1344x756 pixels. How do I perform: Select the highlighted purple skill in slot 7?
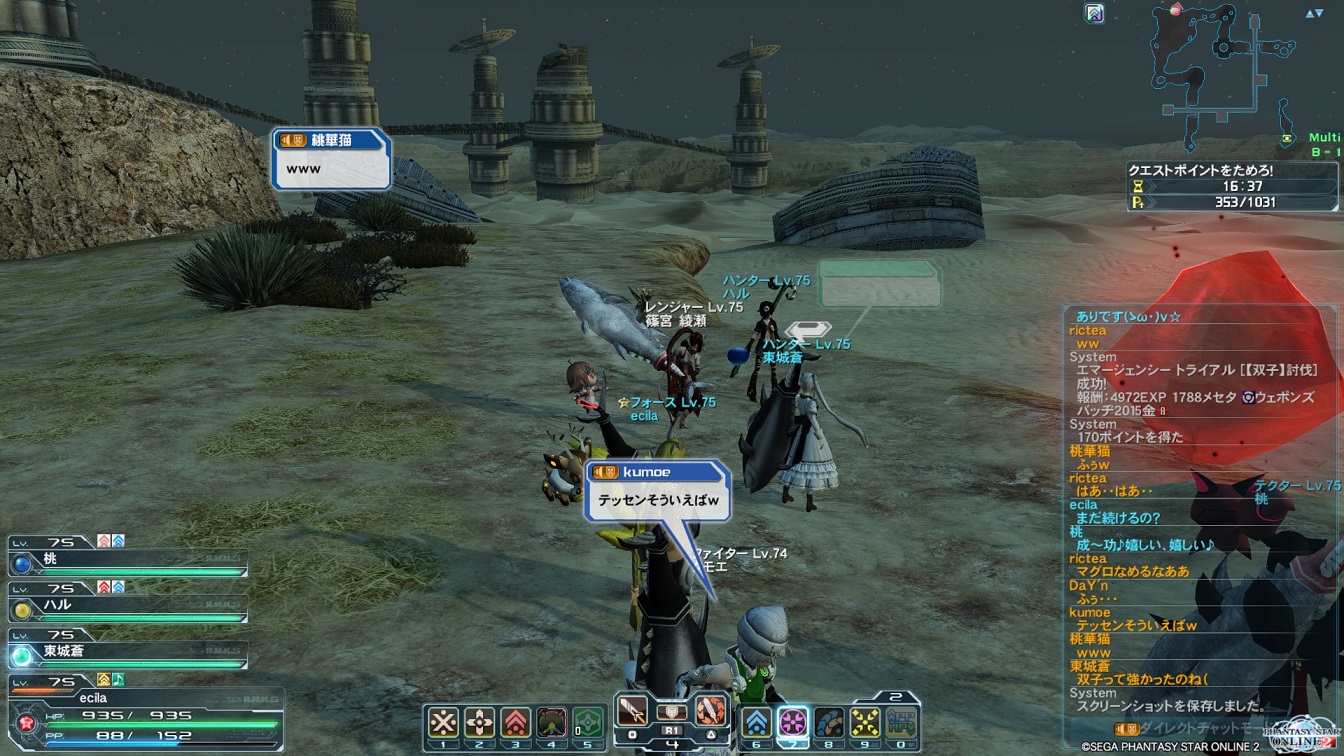[793, 722]
